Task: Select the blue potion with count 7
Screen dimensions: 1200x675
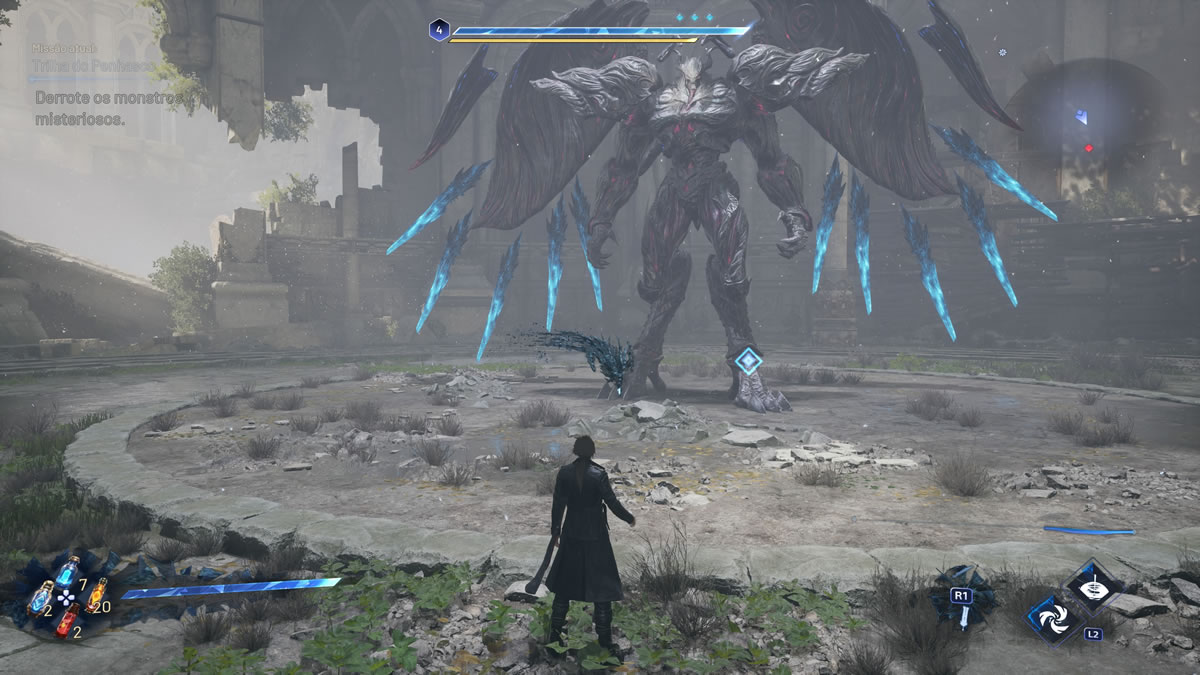Action: tap(66, 571)
